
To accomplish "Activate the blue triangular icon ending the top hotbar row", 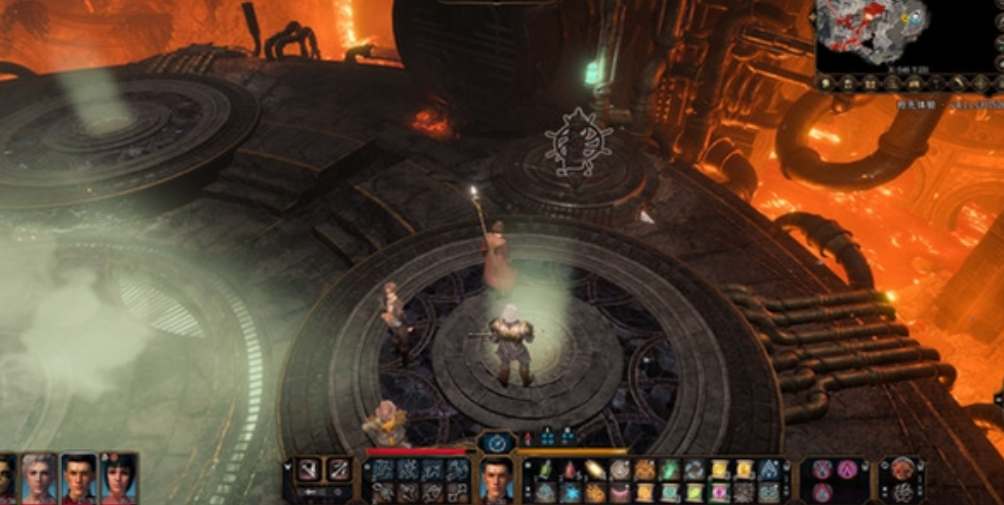I will click(768, 469).
